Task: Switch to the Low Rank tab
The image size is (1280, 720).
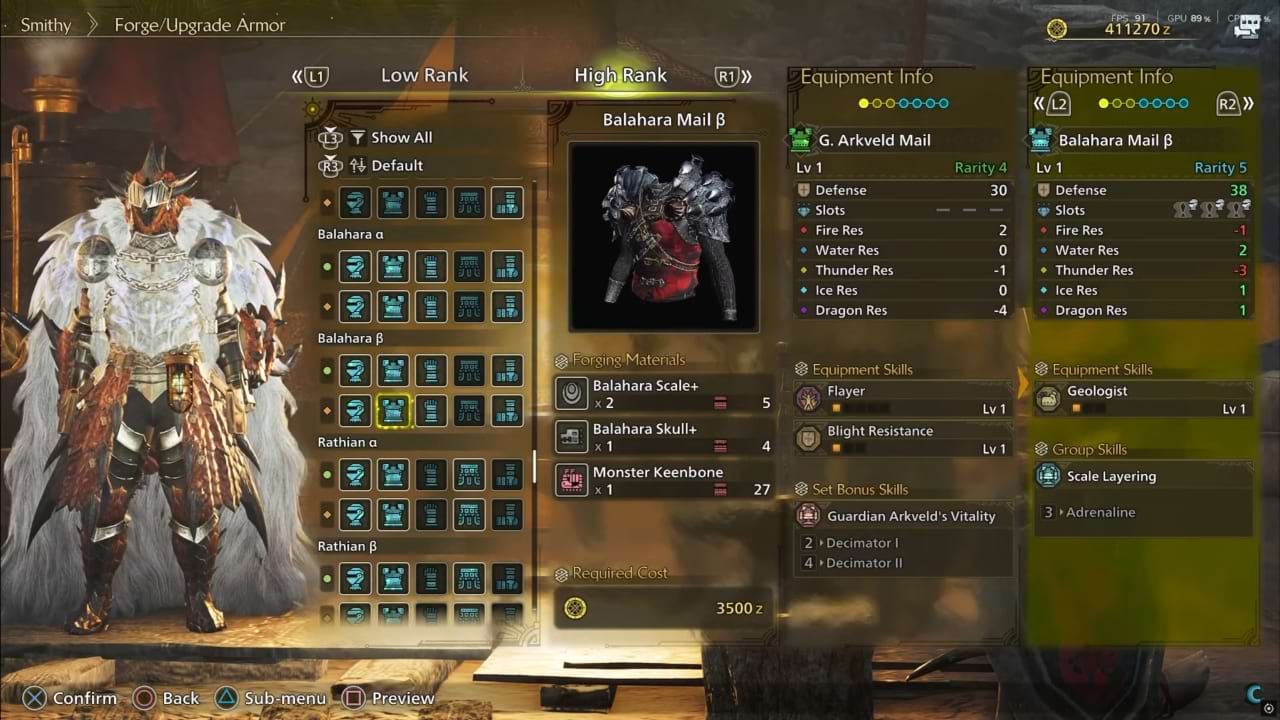Action: 424,76
